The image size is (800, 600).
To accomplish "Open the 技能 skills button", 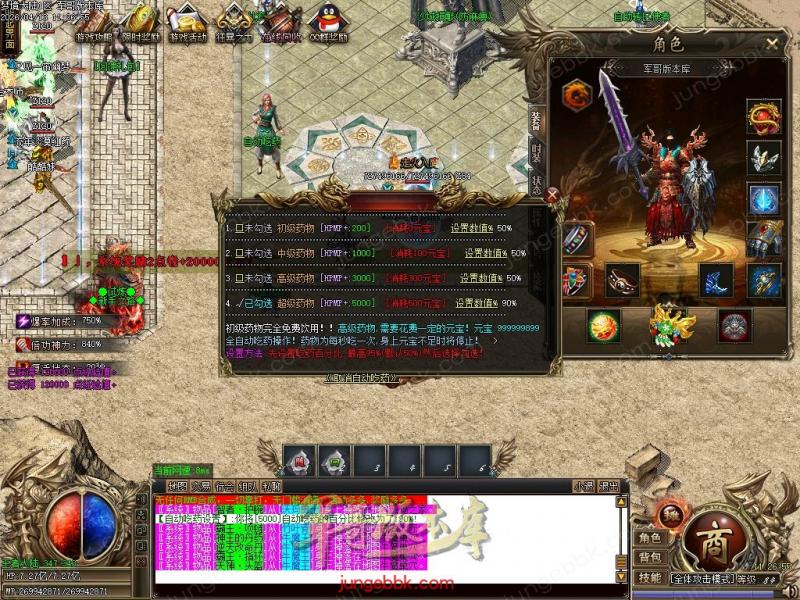I will tap(650, 578).
